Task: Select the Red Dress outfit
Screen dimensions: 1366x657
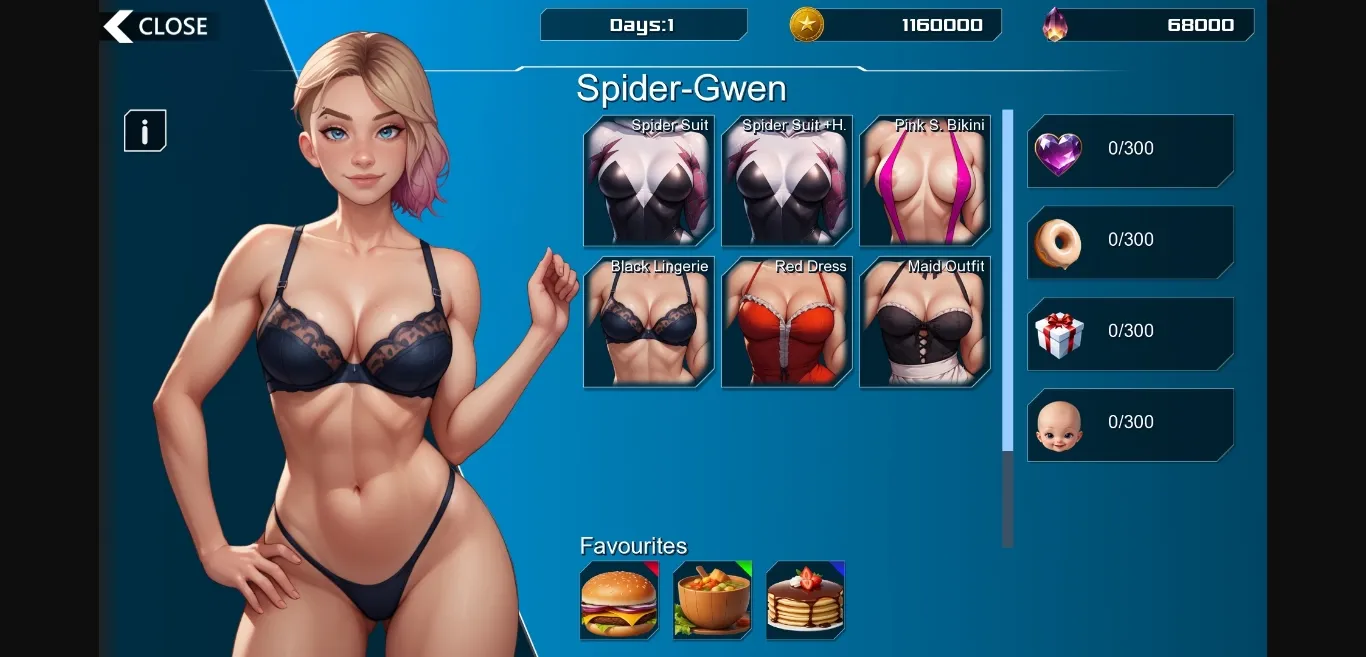Action: coord(787,322)
